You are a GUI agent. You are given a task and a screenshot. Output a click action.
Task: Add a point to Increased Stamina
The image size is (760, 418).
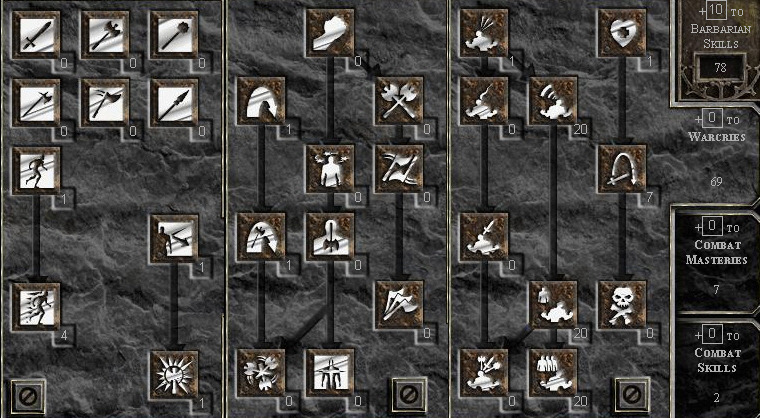[36, 168]
